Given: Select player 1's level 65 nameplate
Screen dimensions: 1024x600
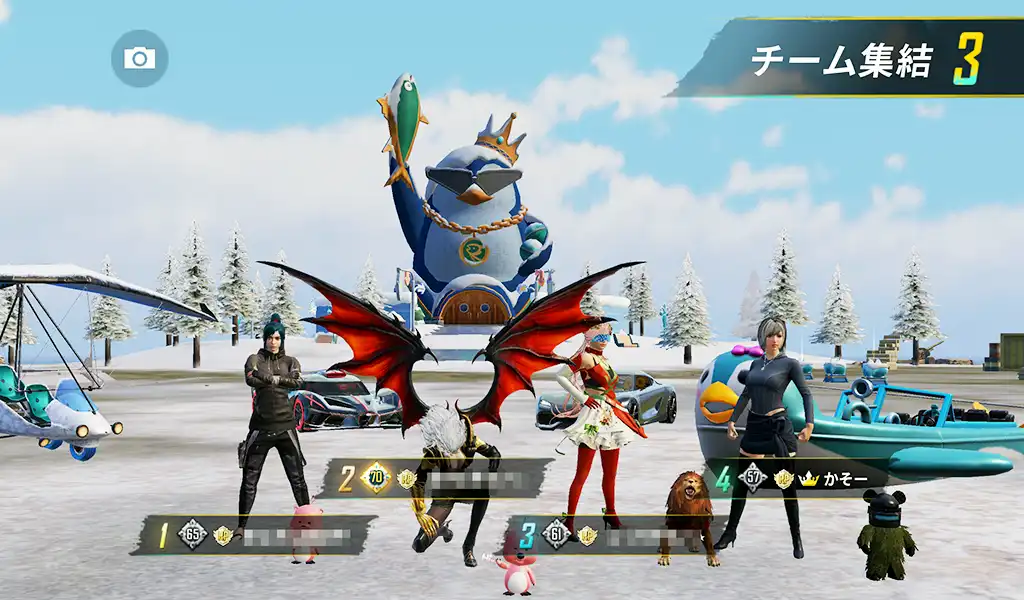Looking at the screenshot, I should pyautogui.click(x=254, y=535).
